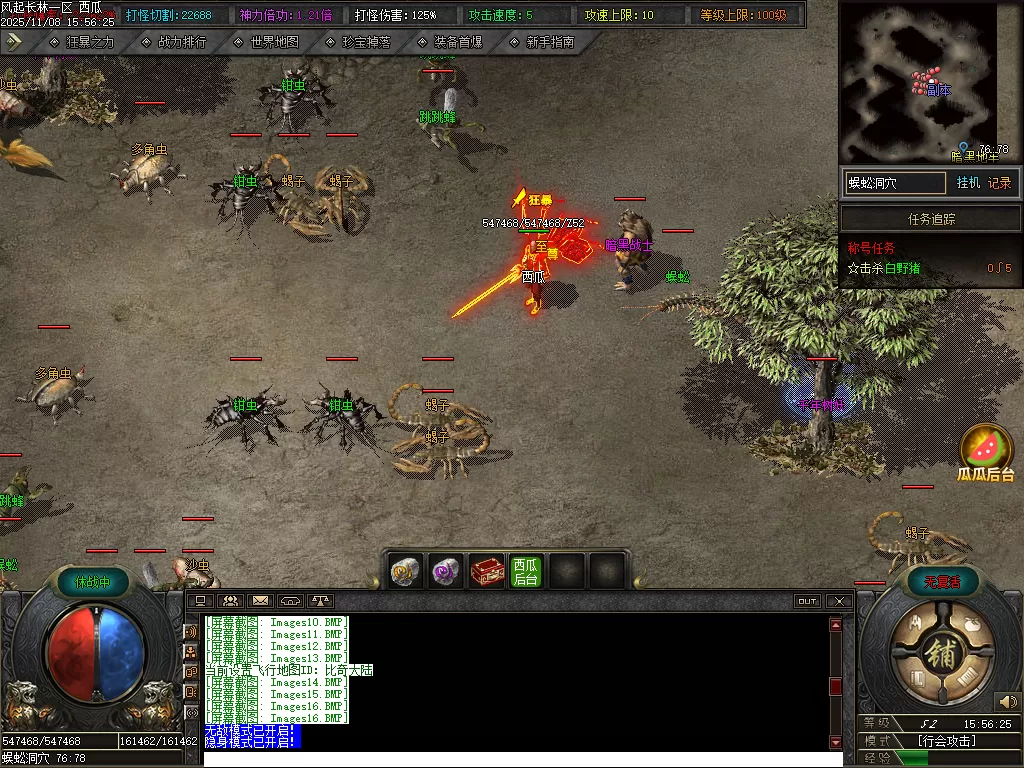Activate the 挂机 auto-battle button
The height and width of the screenshot is (768, 1024).
[968, 183]
